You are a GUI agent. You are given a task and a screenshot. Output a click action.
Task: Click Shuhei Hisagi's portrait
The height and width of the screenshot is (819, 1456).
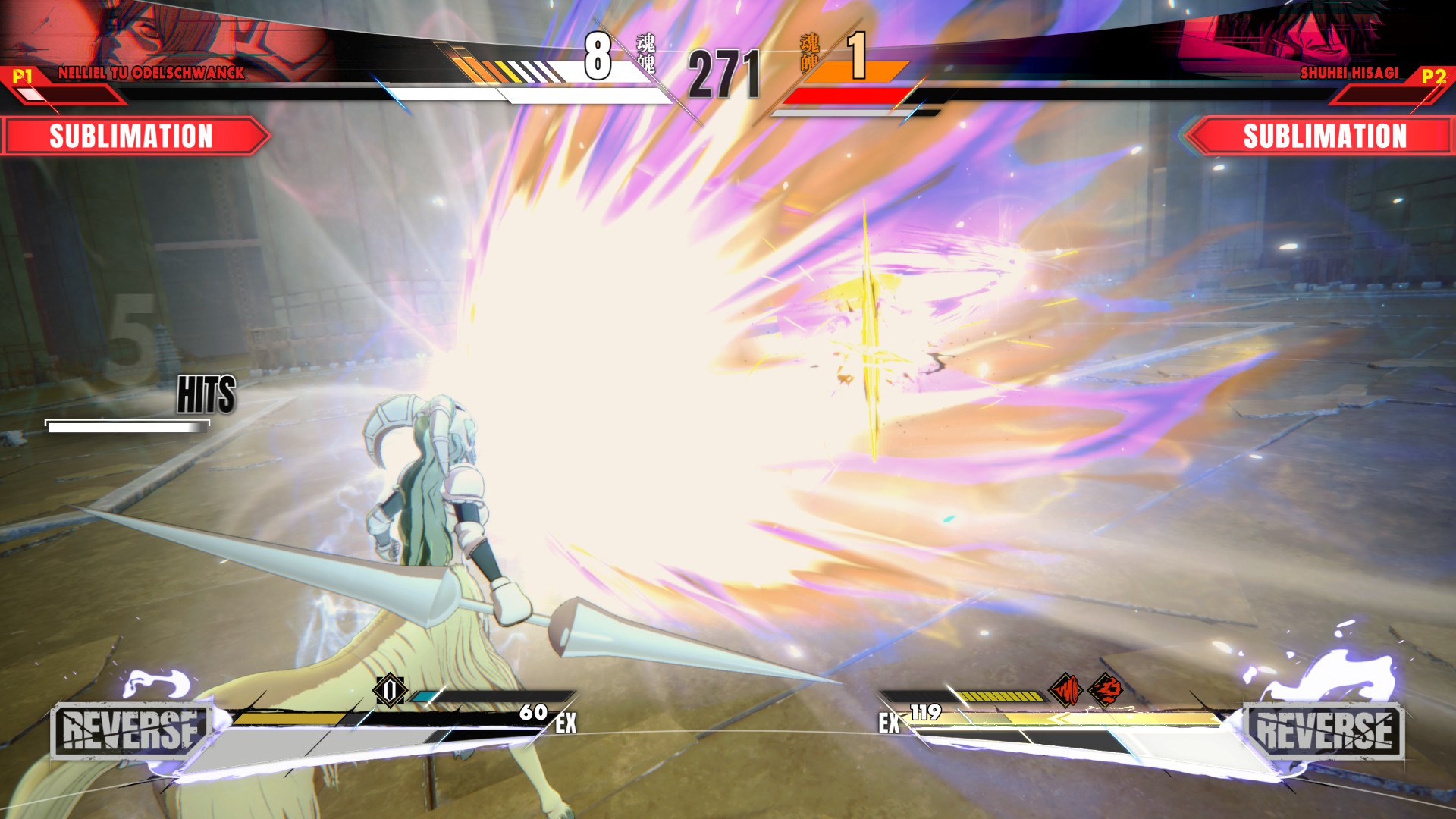tap(1289, 34)
